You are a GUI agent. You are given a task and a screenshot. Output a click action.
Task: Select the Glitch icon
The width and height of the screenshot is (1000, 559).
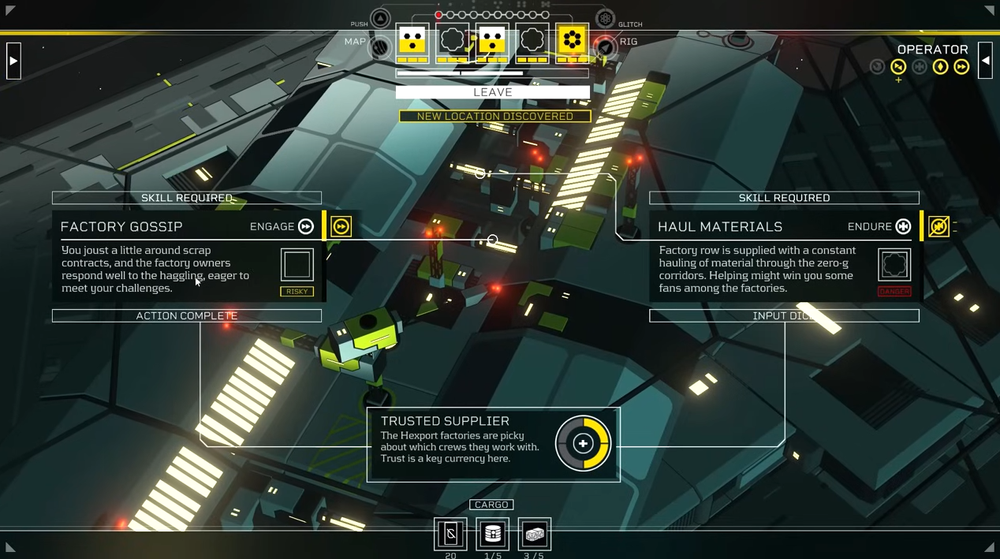[x=605, y=18]
